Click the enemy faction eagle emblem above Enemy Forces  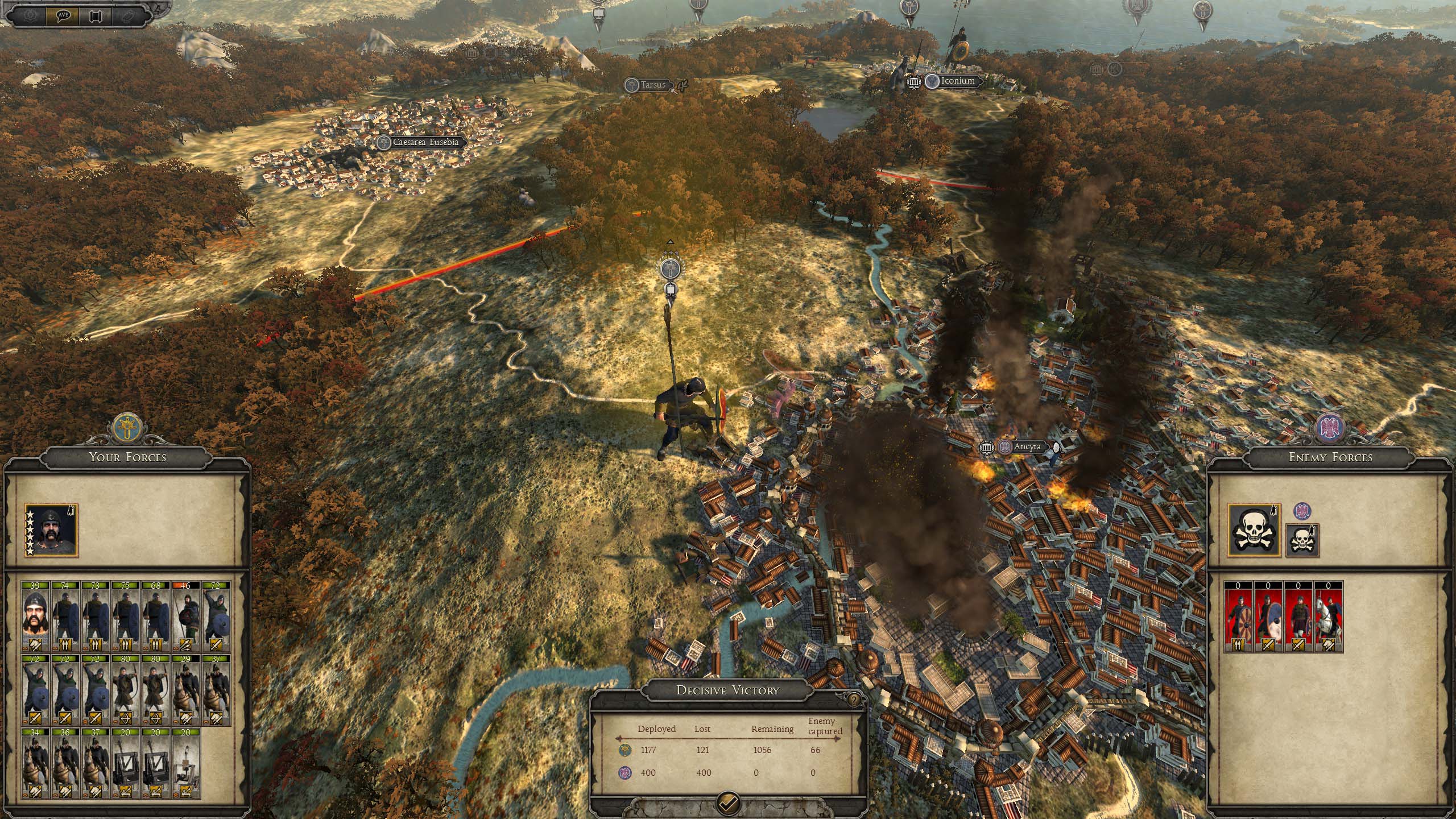(x=1330, y=427)
